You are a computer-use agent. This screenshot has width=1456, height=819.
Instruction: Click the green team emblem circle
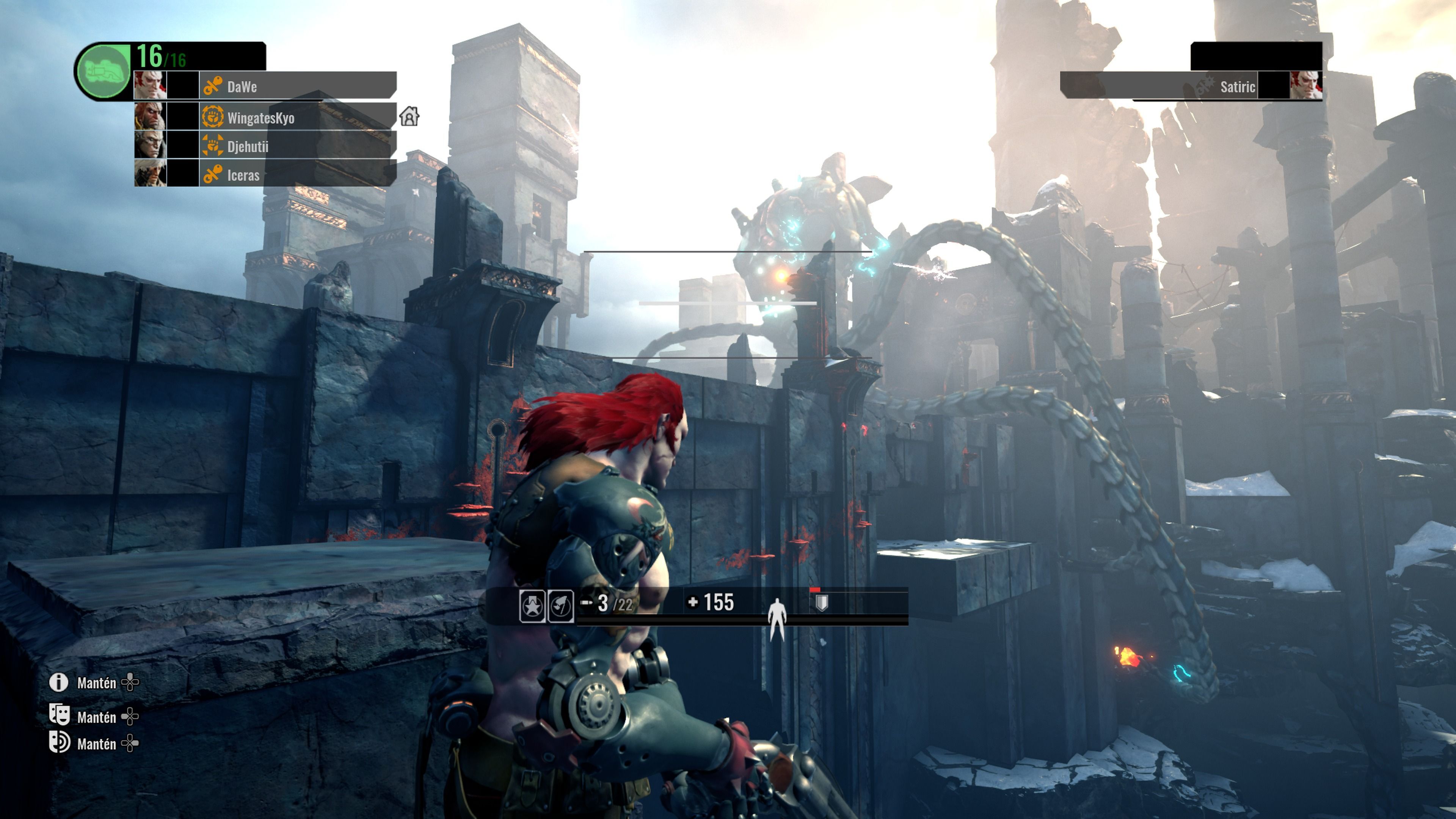(x=104, y=72)
